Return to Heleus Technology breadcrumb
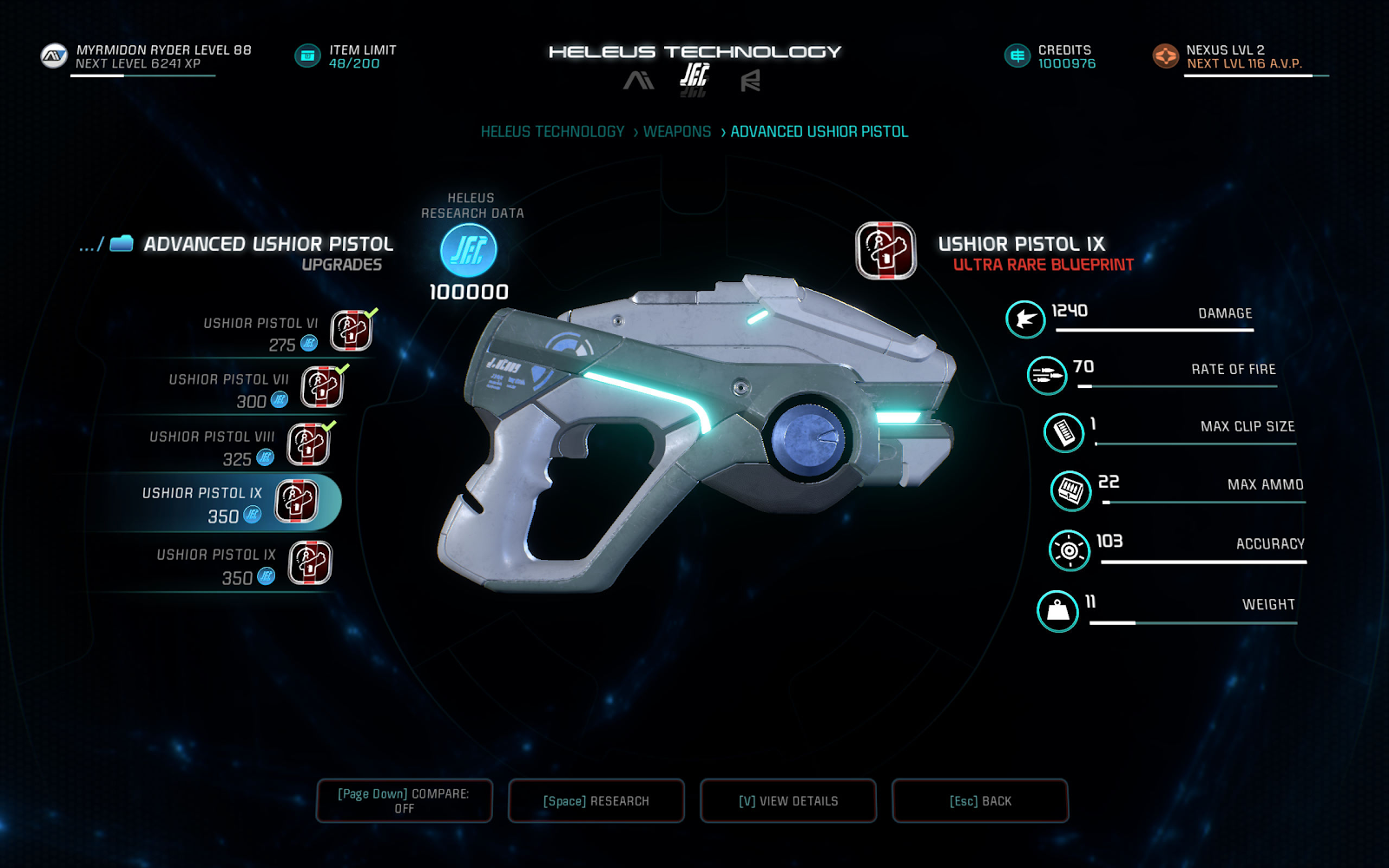This screenshot has height=868, width=1389. click(553, 132)
